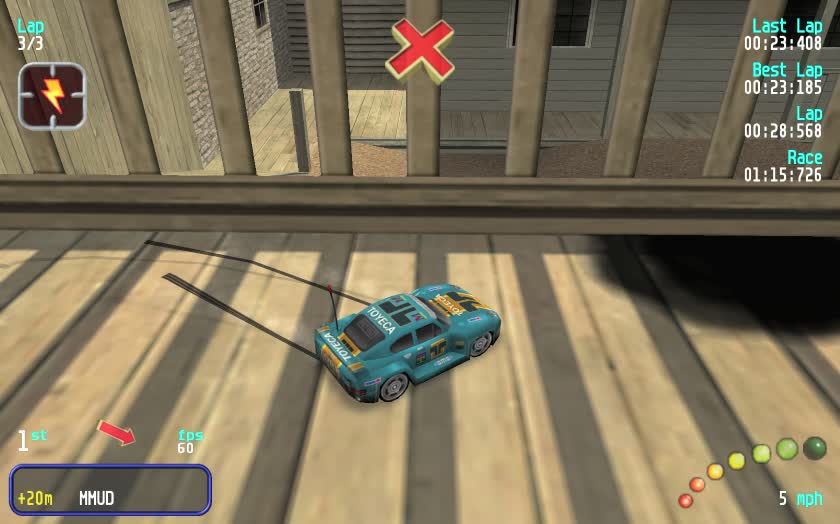Activate the lightning bolt pickup icon
The image size is (840, 524).
point(52,96)
